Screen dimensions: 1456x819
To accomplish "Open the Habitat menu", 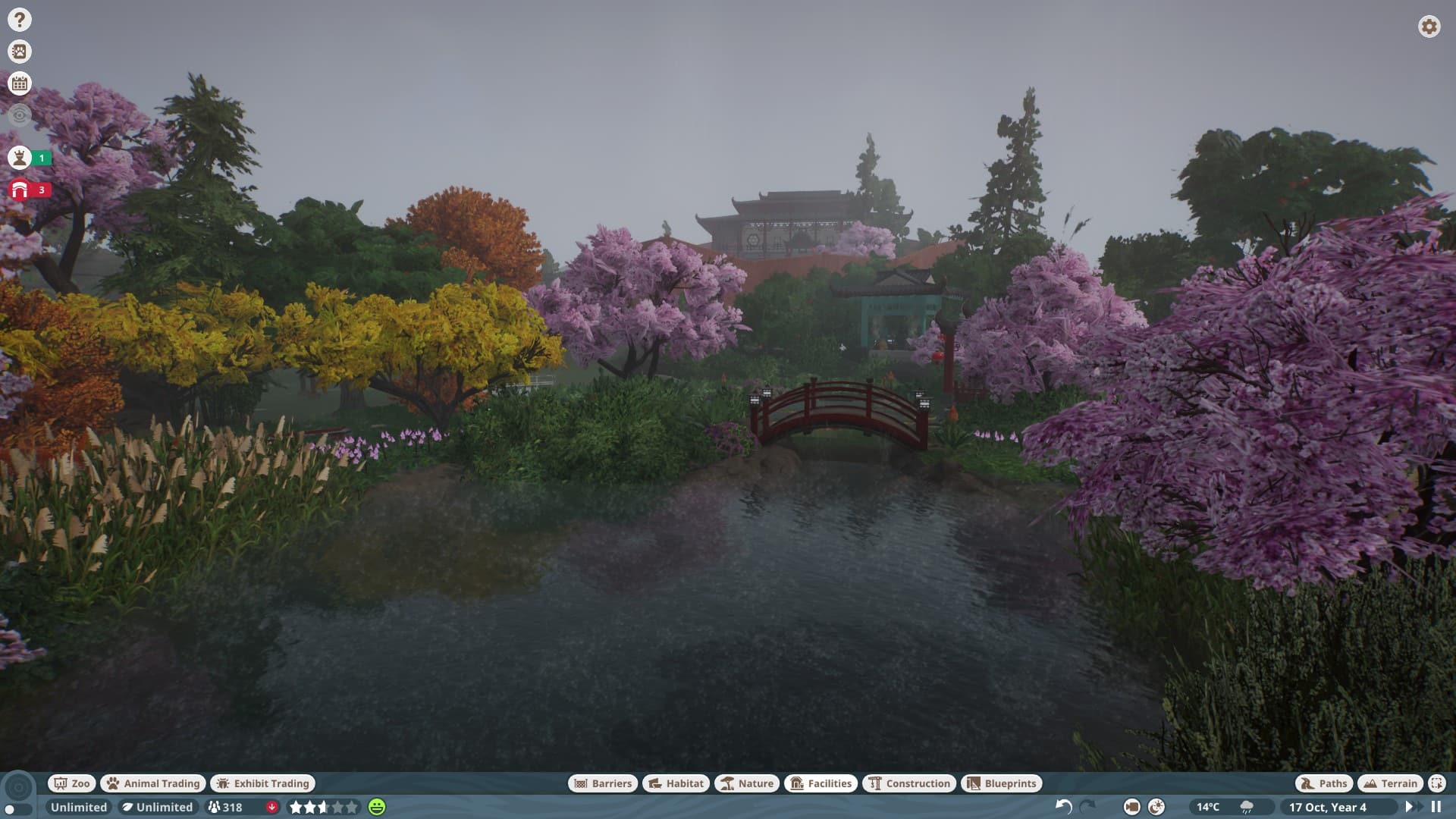I will [x=676, y=783].
